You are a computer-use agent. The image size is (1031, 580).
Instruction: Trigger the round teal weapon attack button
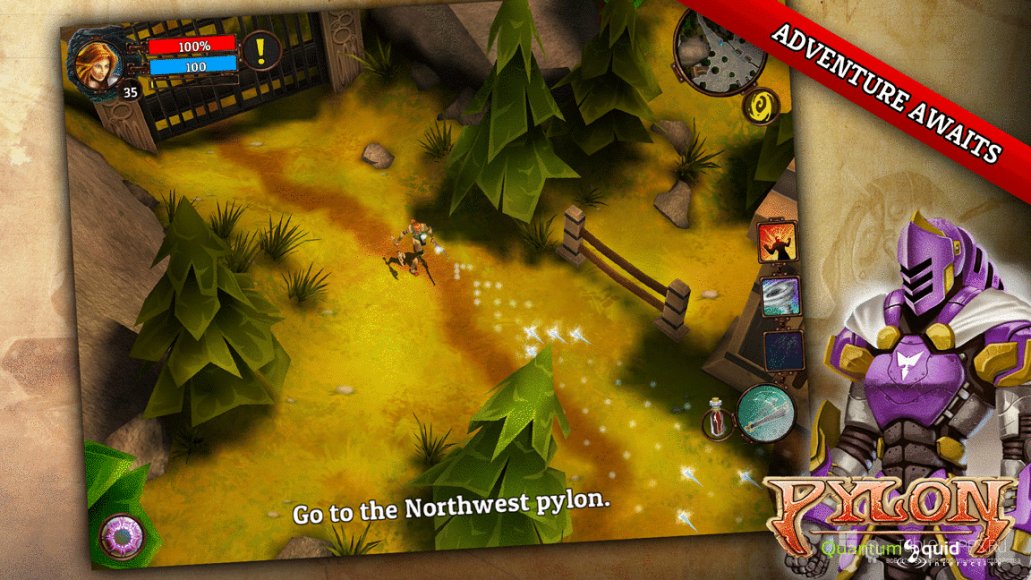coord(765,412)
